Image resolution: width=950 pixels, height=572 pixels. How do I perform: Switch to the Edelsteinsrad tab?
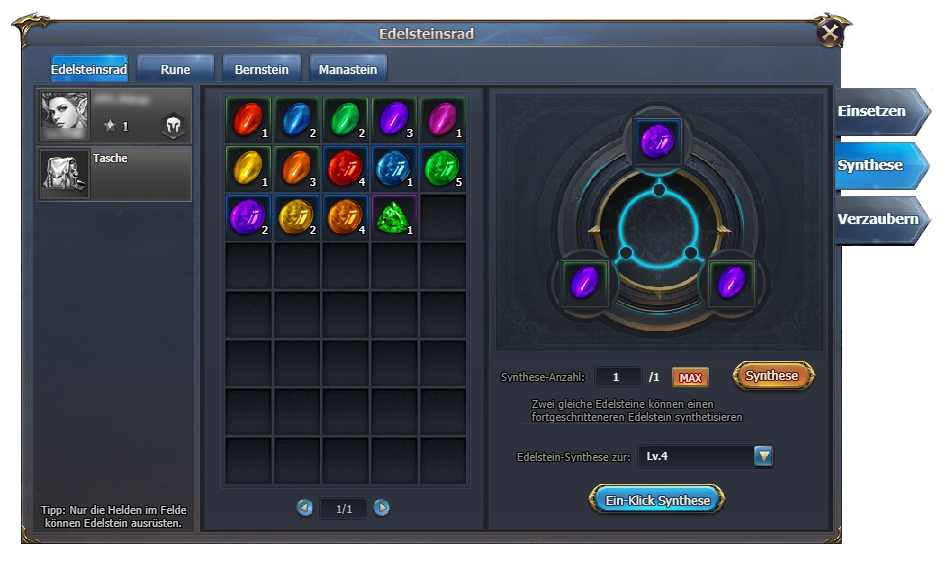pos(89,69)
